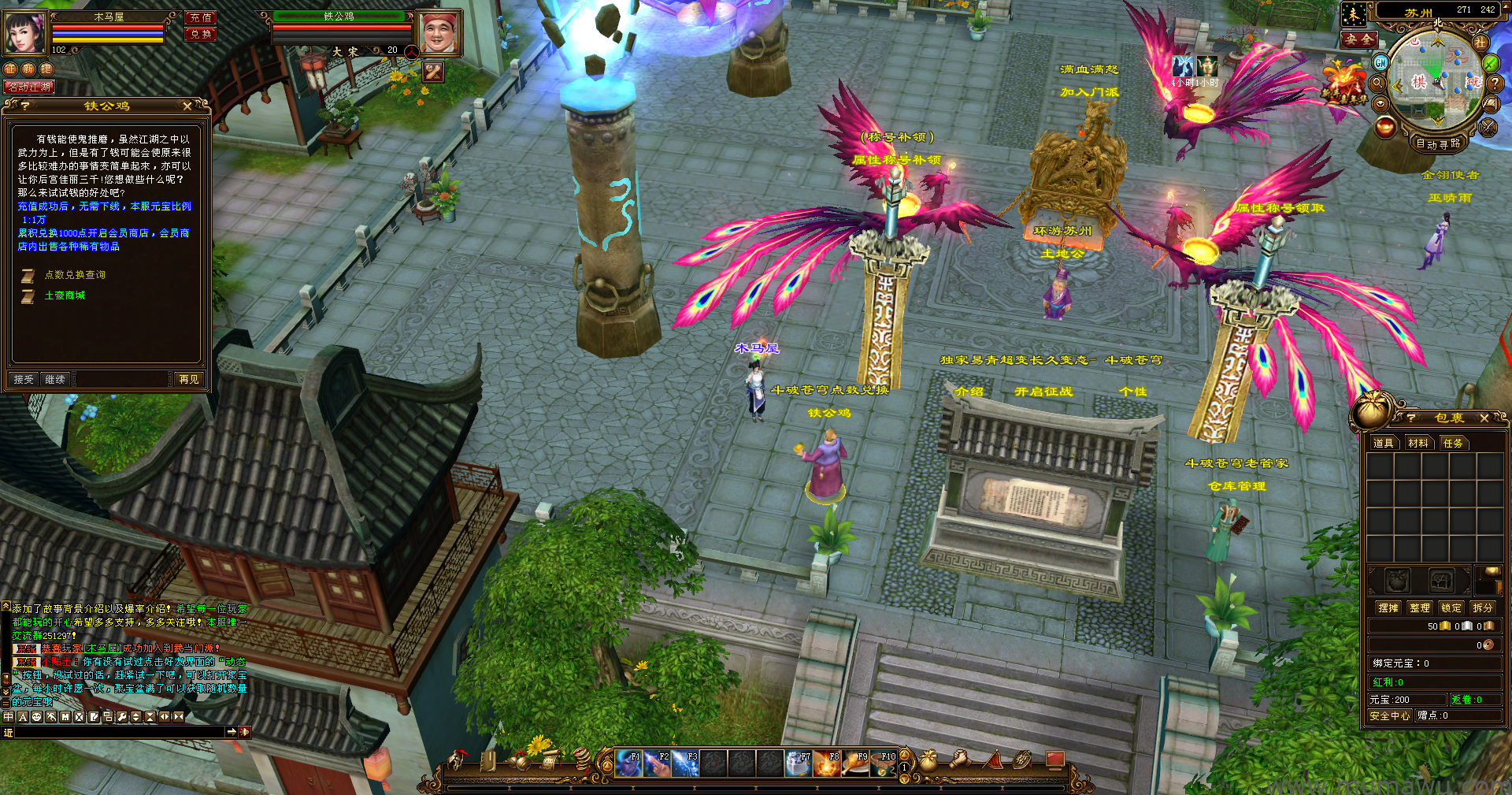The height and width of the screenshot is (795, 1512).
Task: Select the 点数兑换查询 dialogue option
Action: pyautogui.click(x=75, y=275)
